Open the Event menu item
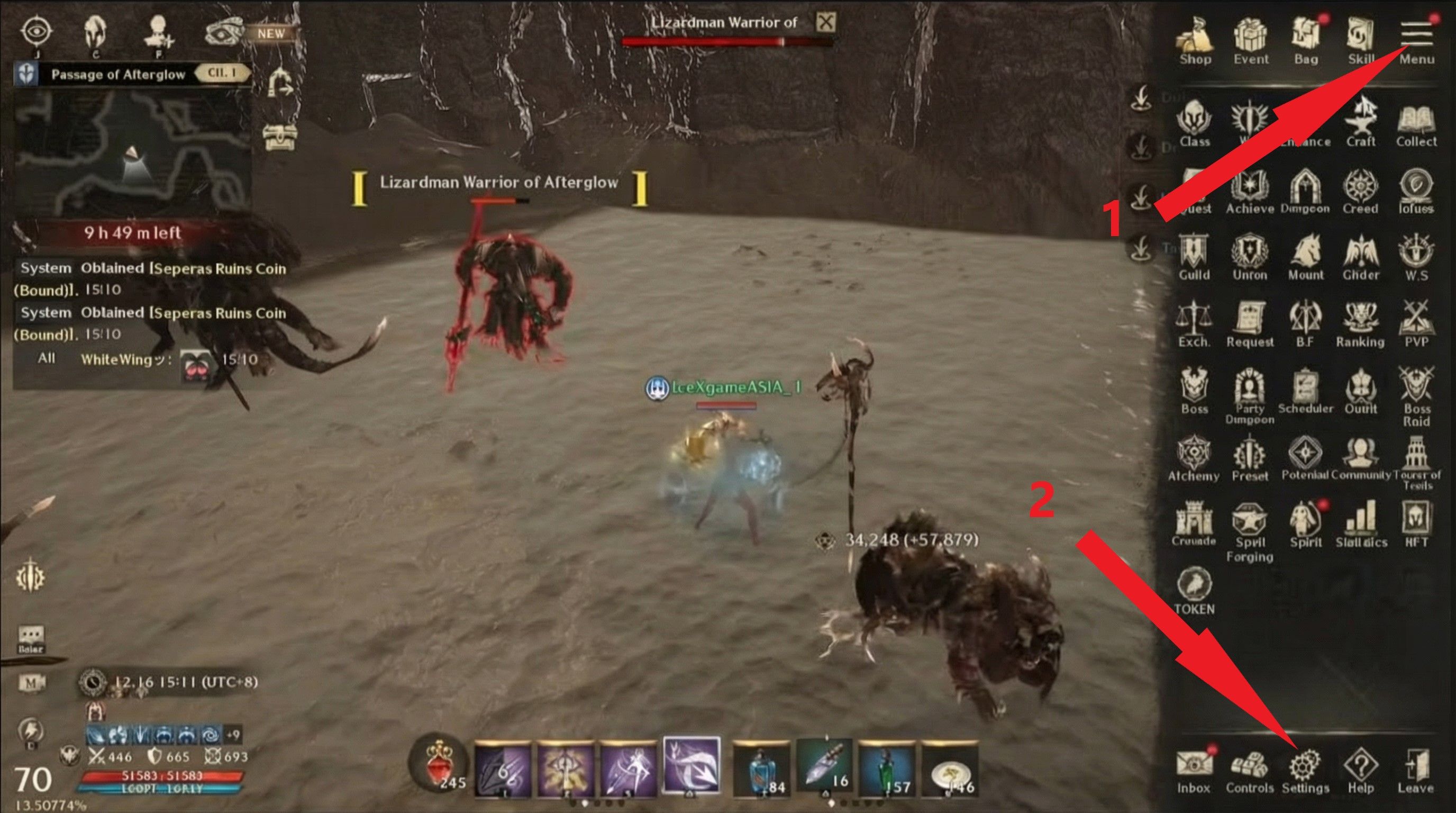The width and height of the screenshot is (1456, 813). coord(1251,37)
